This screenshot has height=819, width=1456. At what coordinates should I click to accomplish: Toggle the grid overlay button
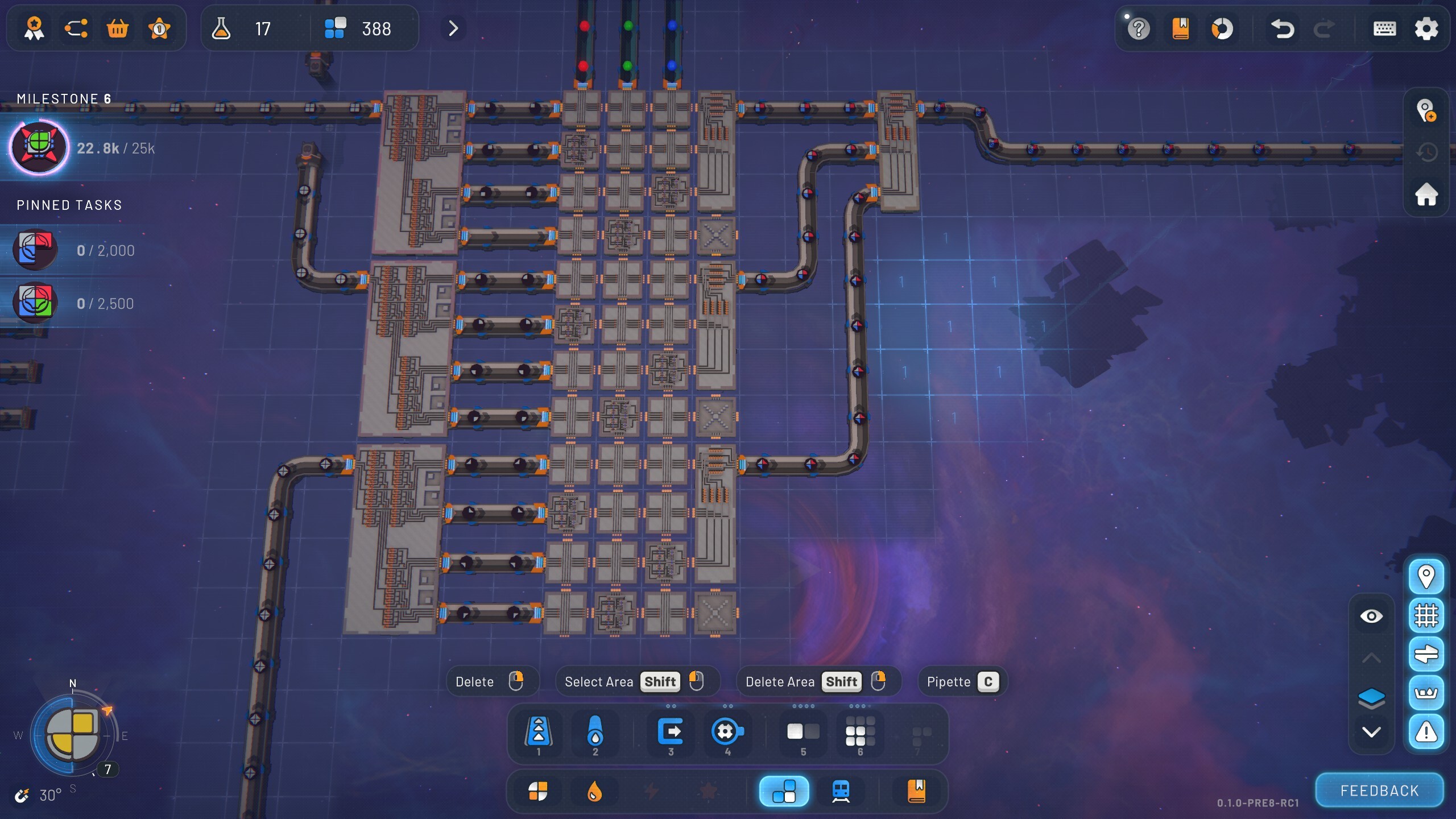point(1426,615)
